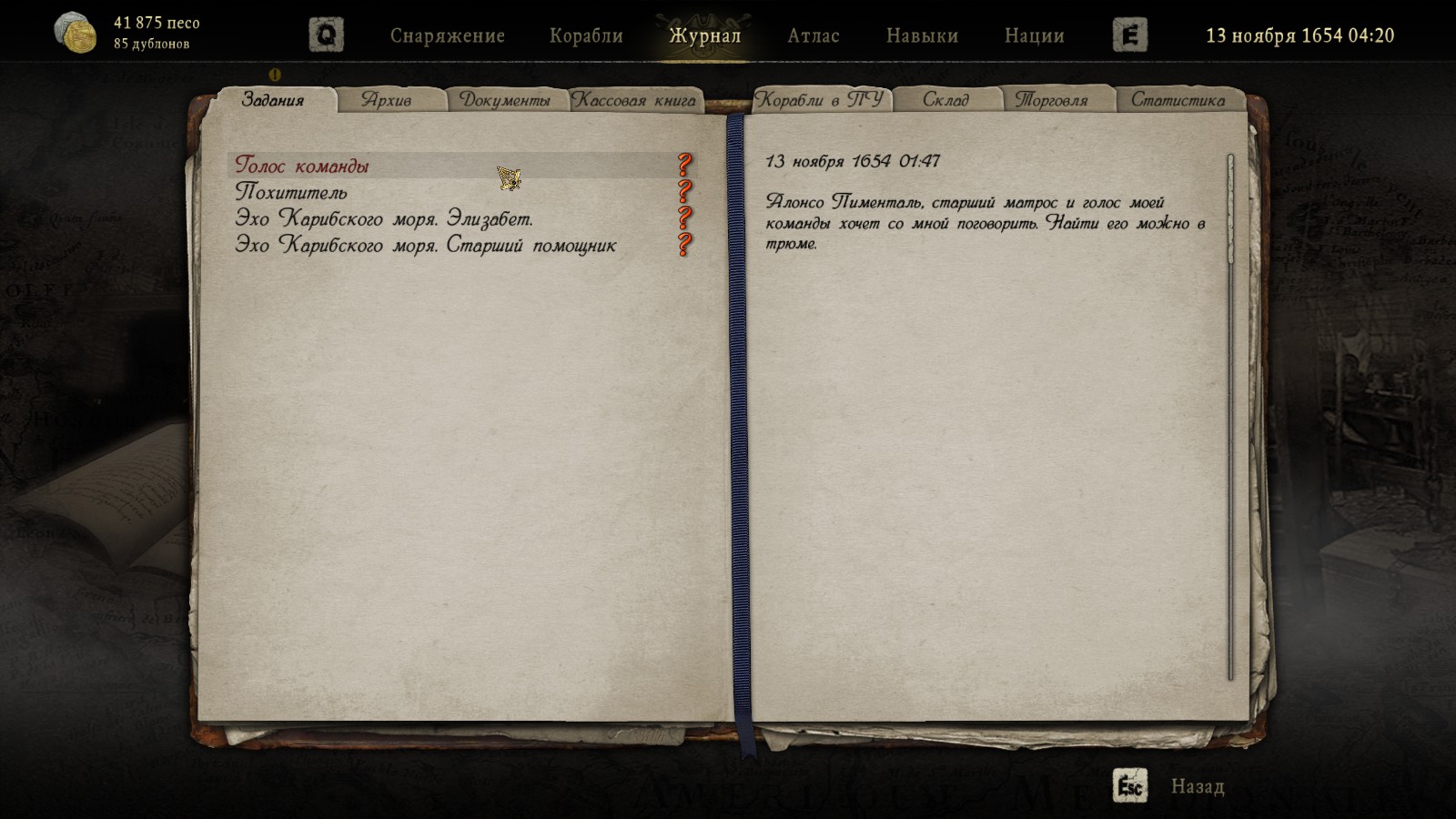Viewport: 1456px width, 819px height.
Task: Open quest Эхо Карибского моря. Элизабет.
Action: [384, 218]
